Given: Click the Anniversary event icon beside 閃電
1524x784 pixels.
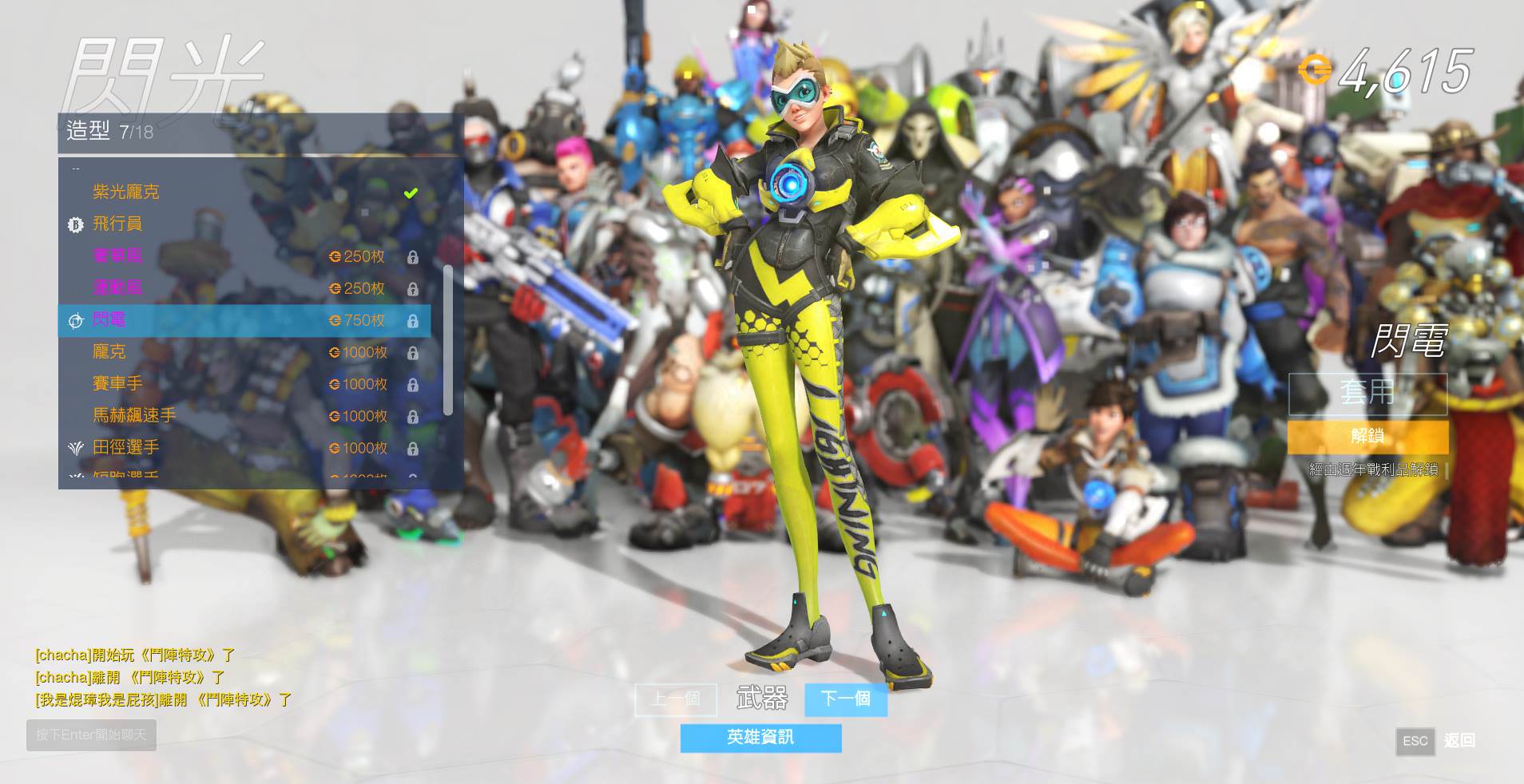Looking at the screenshot, I should [x=76, y=320].
